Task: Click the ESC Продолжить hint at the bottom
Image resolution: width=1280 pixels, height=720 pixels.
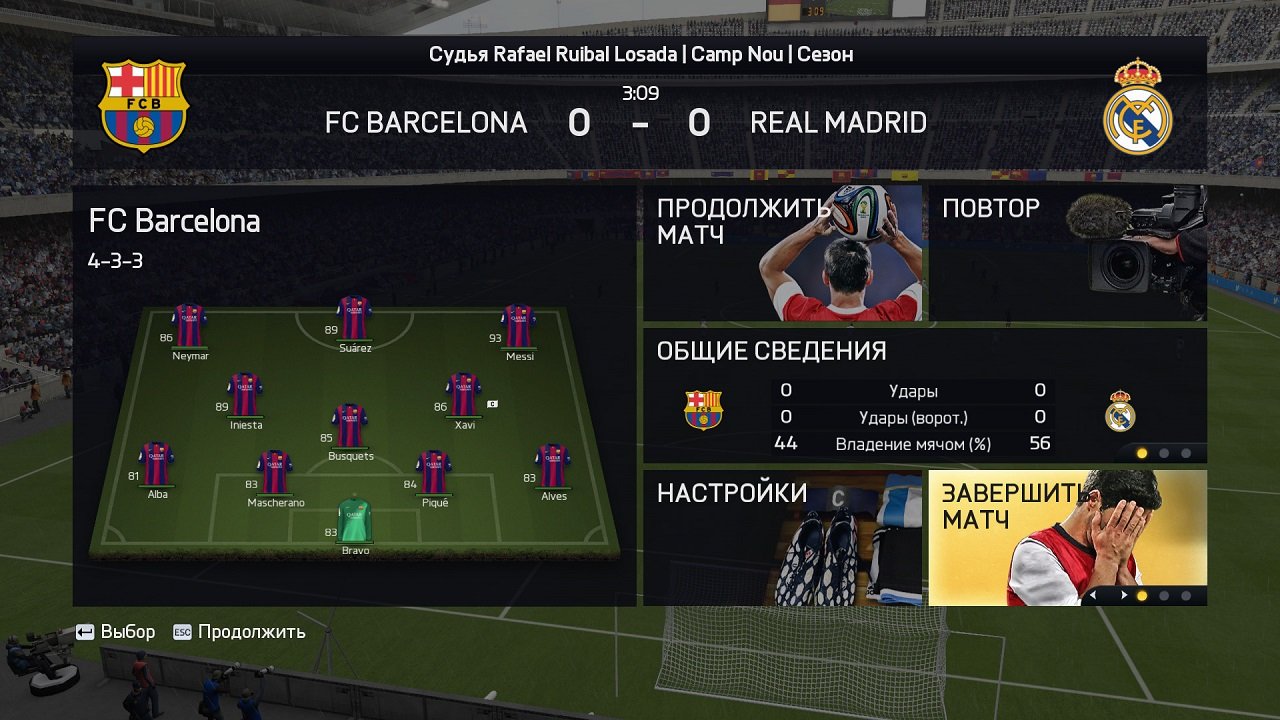Action: tap(240, 632)
